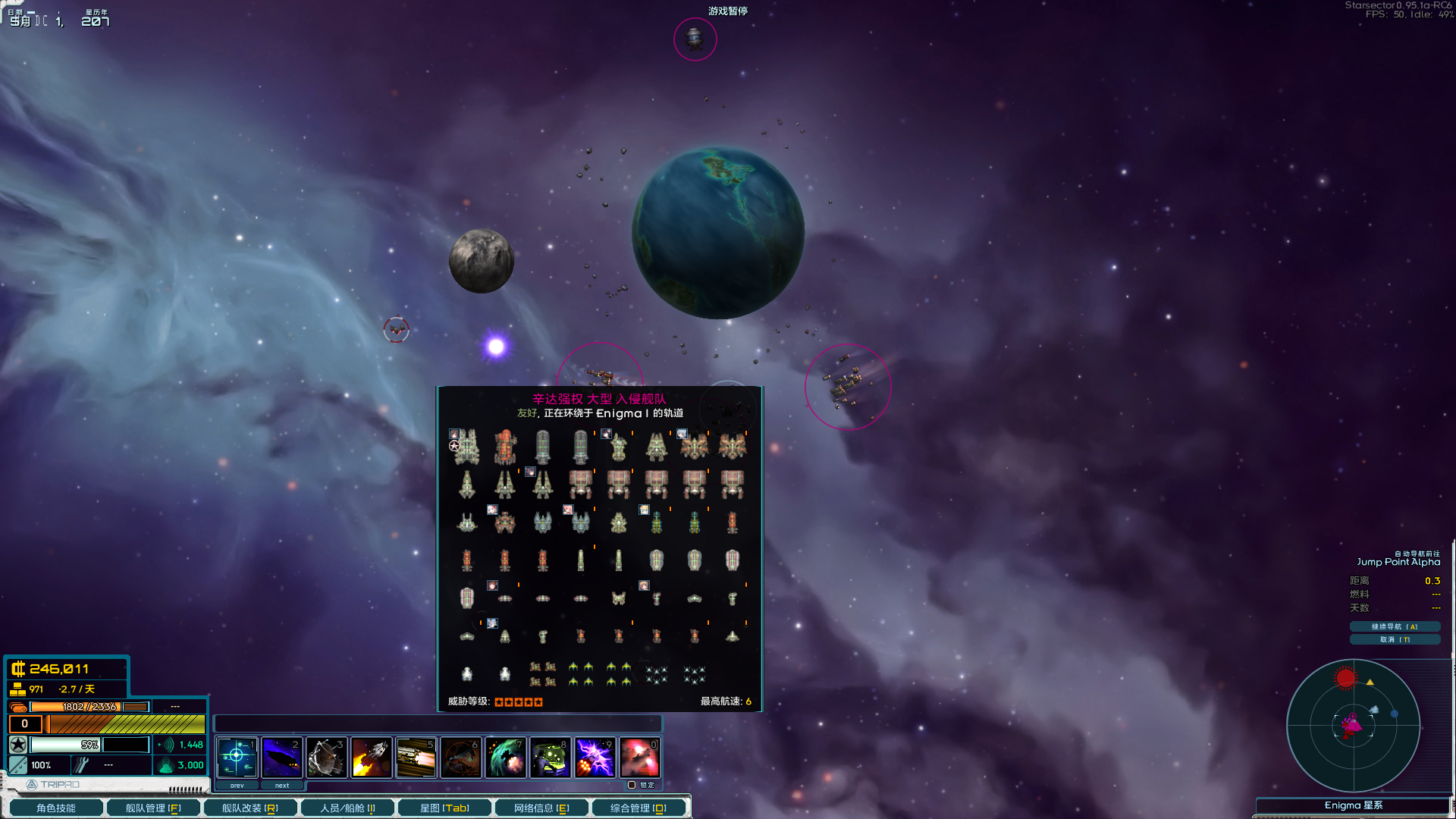Switch to the next ability bar
Image resolution: width=1456 pixels, height=819 pixels.
click(281, 786)
